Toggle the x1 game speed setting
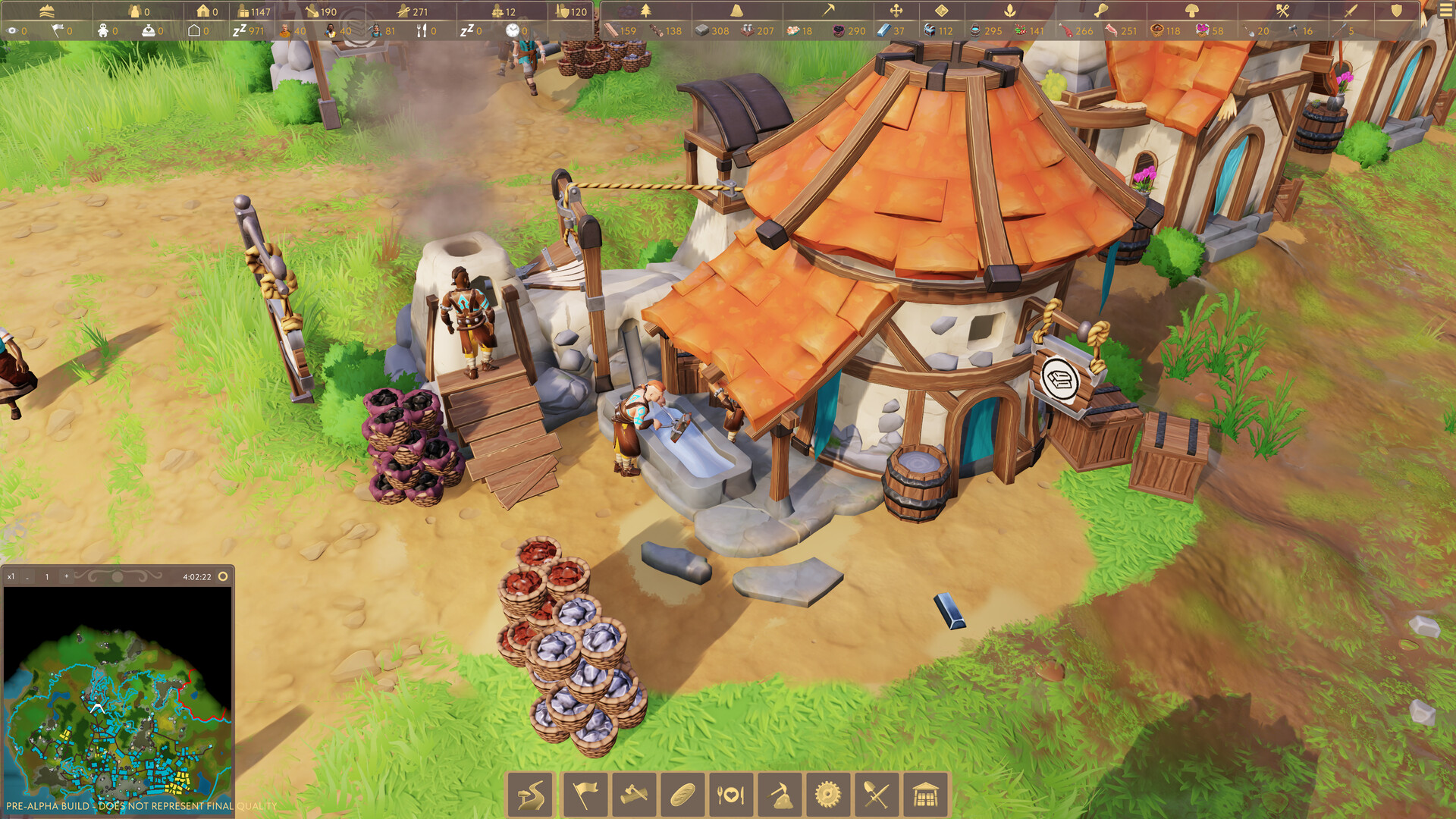Viewport: 1456px width, 819px height. click(11, 576)
